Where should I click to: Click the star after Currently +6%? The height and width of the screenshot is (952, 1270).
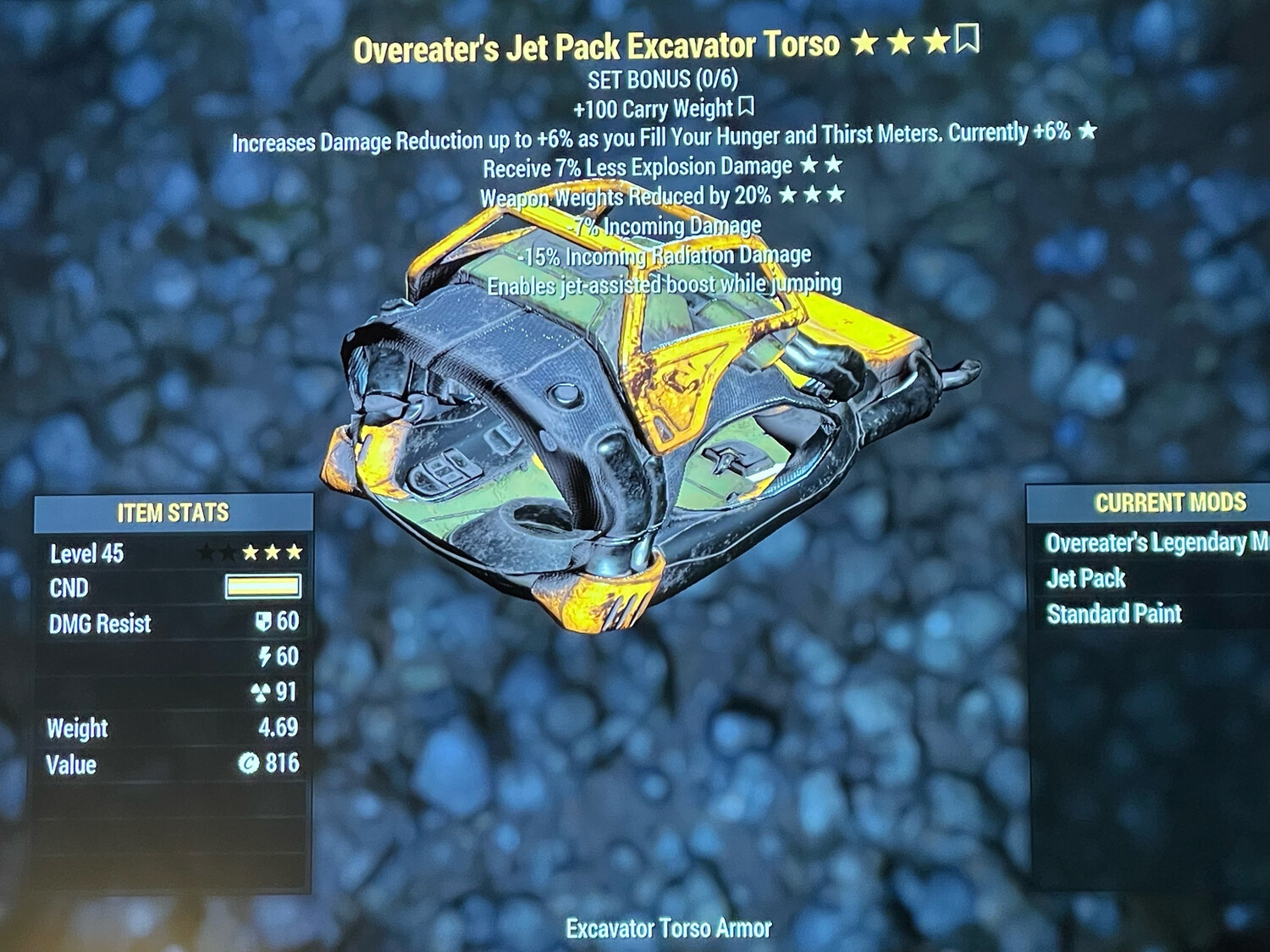(x=1088, y=133)
